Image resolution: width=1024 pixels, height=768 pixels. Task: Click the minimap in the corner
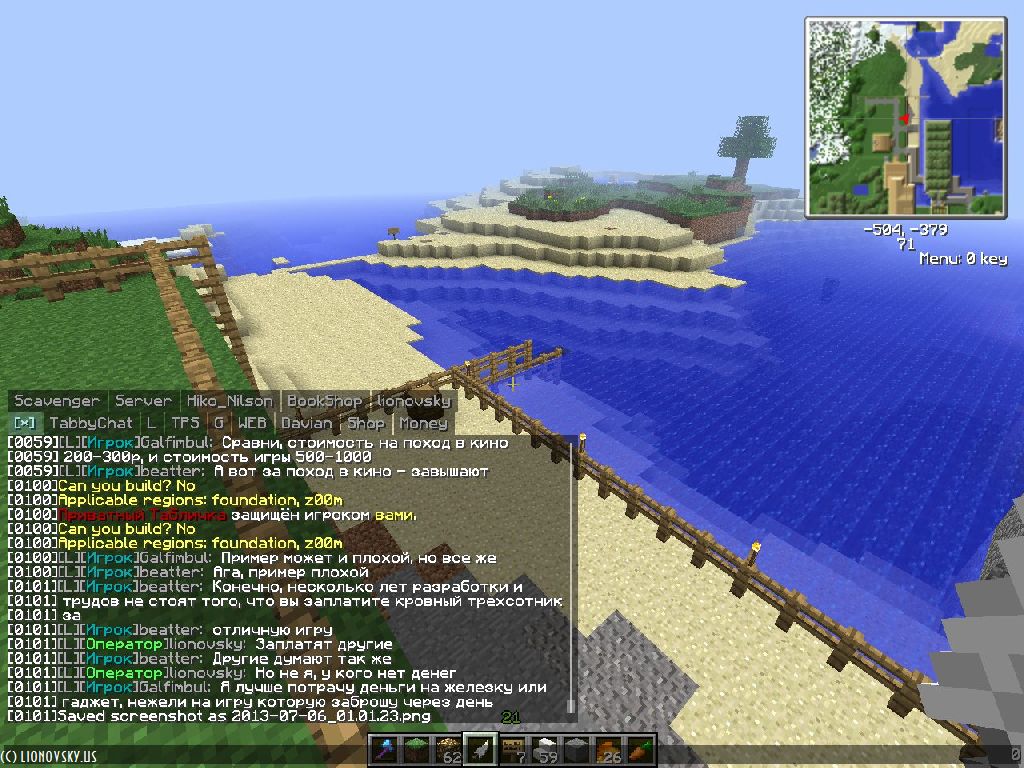pyautogui.click(x=904, y=117)
